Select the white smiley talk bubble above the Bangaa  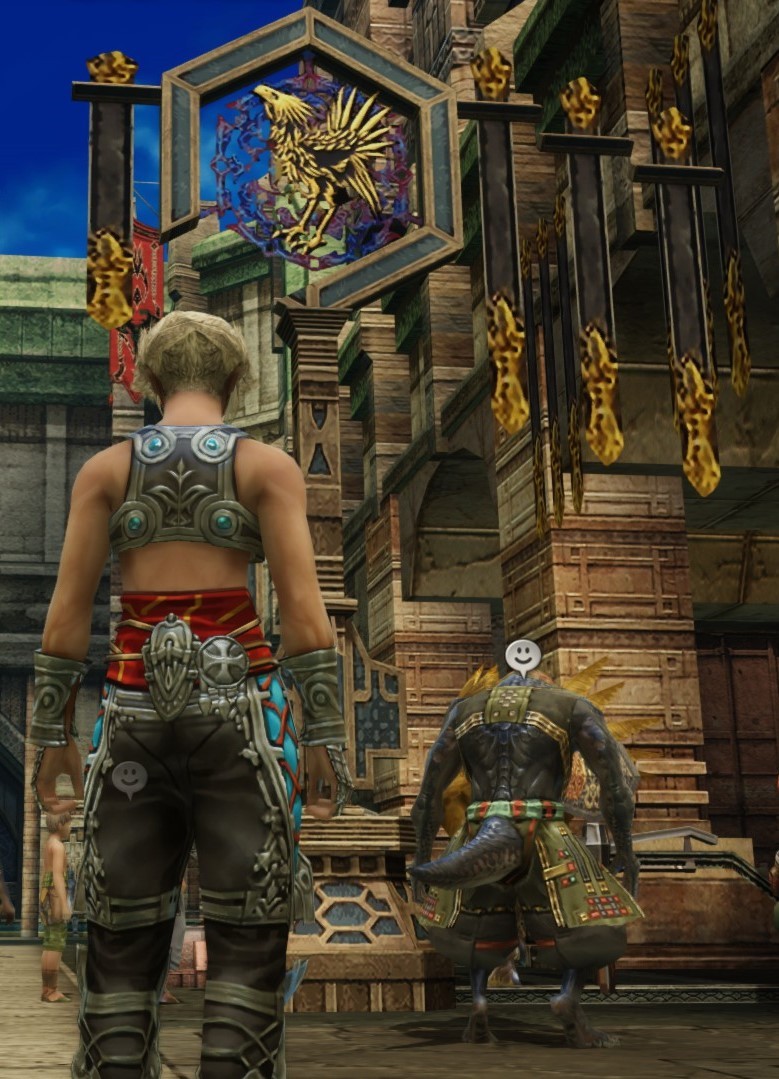click(x=522, y=656)
